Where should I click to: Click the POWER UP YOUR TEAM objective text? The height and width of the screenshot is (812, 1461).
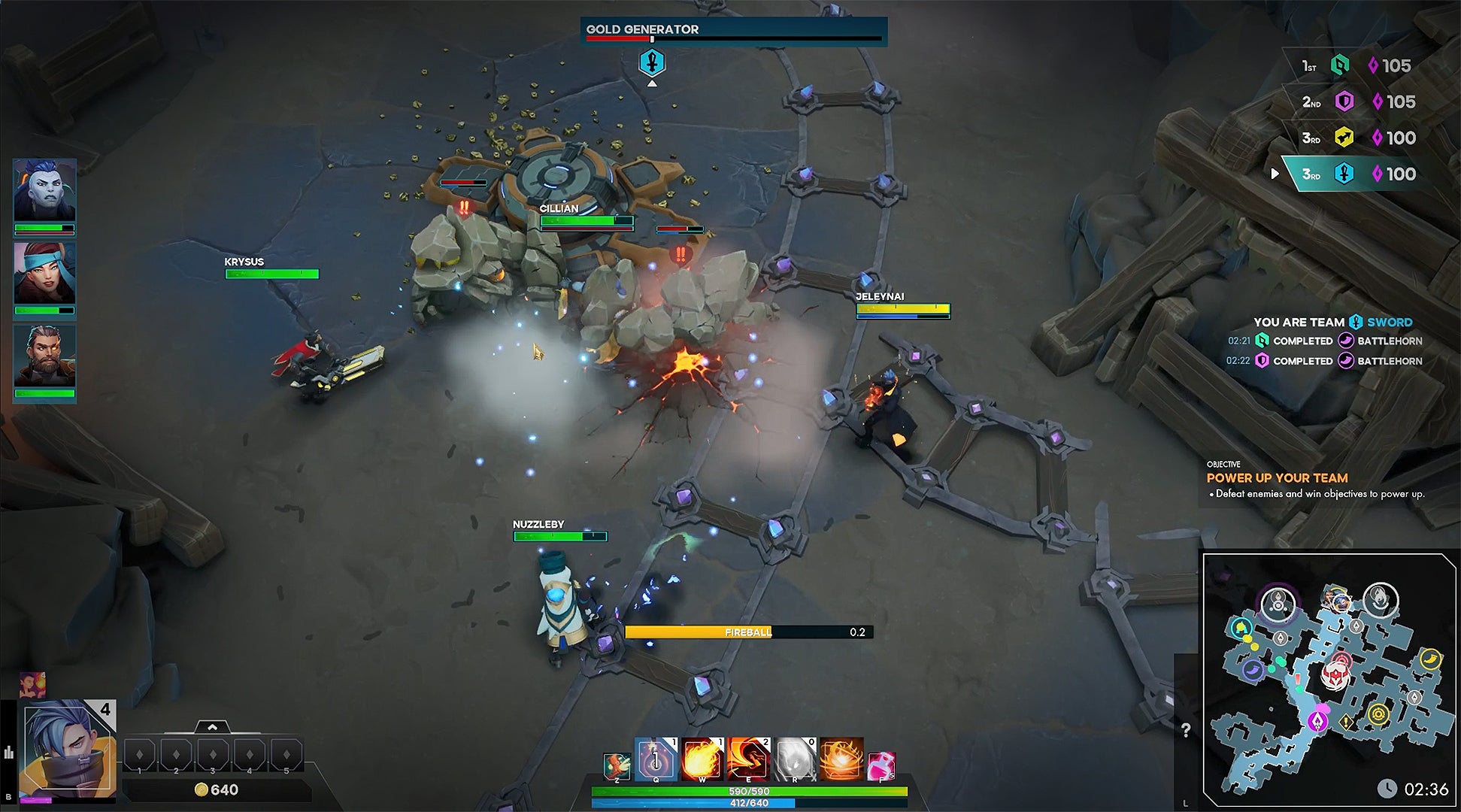click(1276, 478)
